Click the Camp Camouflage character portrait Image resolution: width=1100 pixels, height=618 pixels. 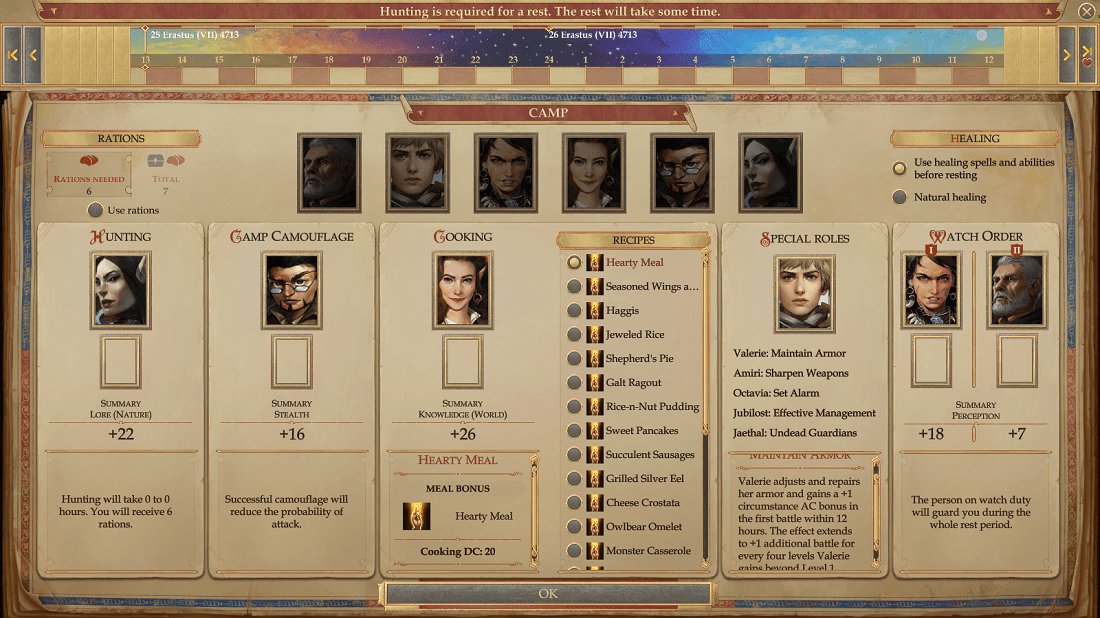pos(292,290)
